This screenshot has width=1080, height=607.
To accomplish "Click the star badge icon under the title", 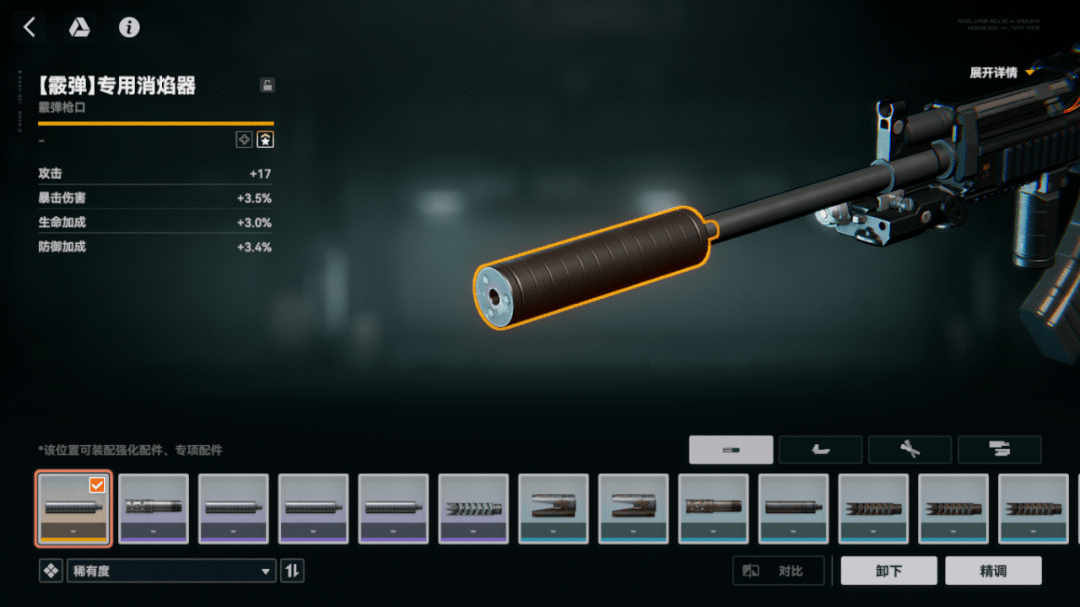I will click(x=265, y=140).
